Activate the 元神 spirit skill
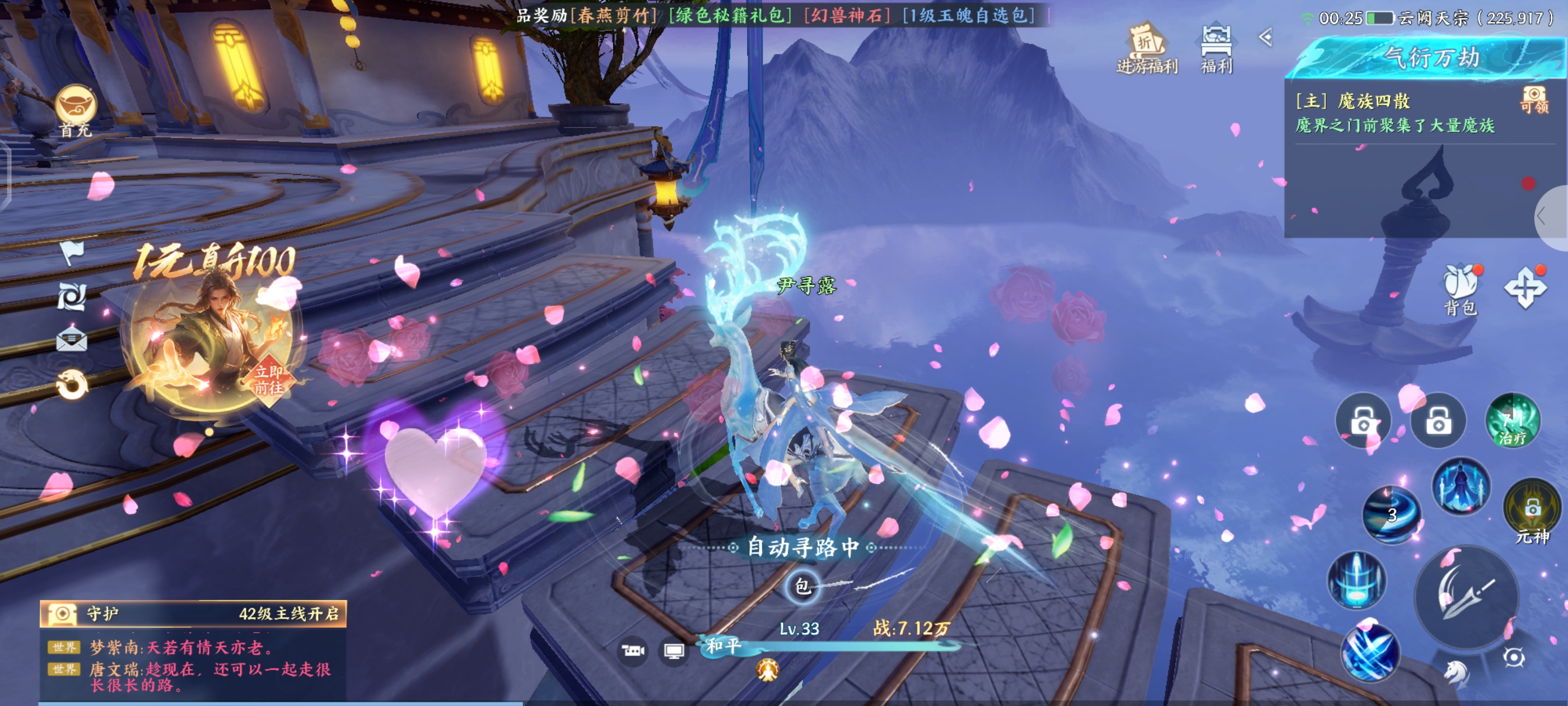Image resolution: width=1568 pixels, height=706 pixels. pos(1532,510)
